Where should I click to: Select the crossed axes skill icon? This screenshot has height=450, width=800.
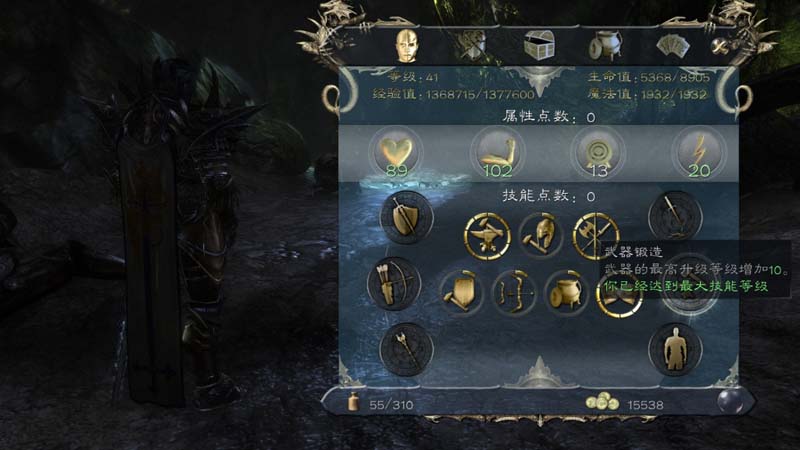click(x=596, y=237)
